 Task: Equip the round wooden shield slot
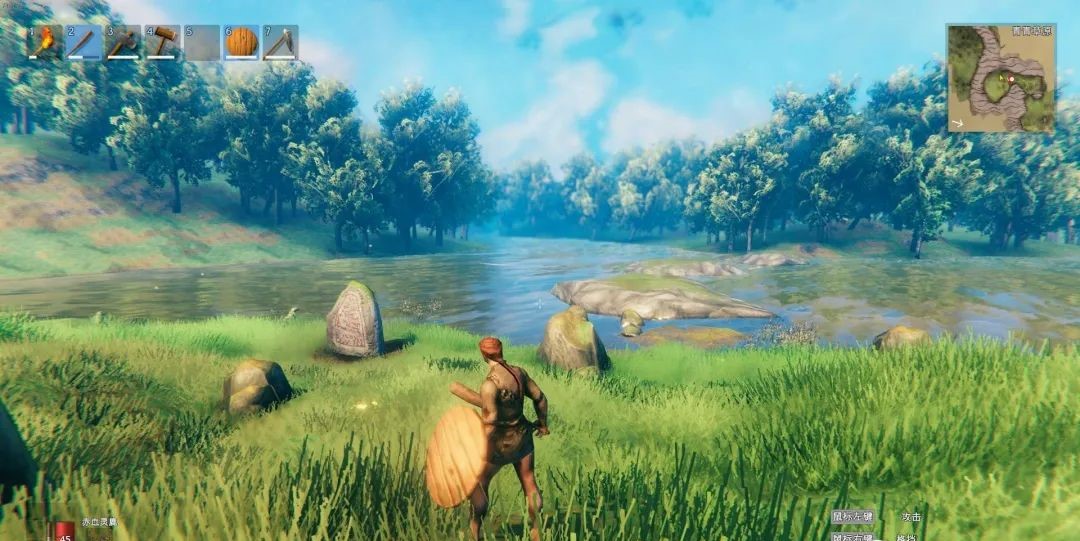coord(241,43)
